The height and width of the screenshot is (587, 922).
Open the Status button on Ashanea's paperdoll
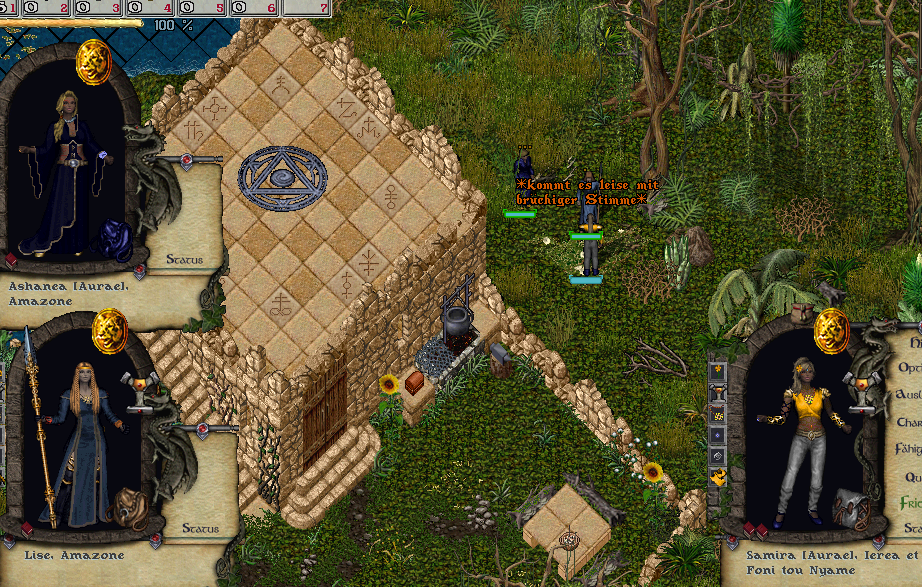pyautogui.click(x=184, y=260)
